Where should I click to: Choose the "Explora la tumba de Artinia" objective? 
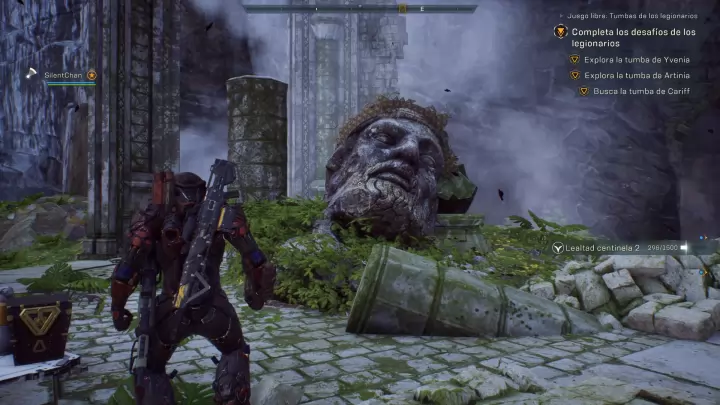click(x=636, y=75)
